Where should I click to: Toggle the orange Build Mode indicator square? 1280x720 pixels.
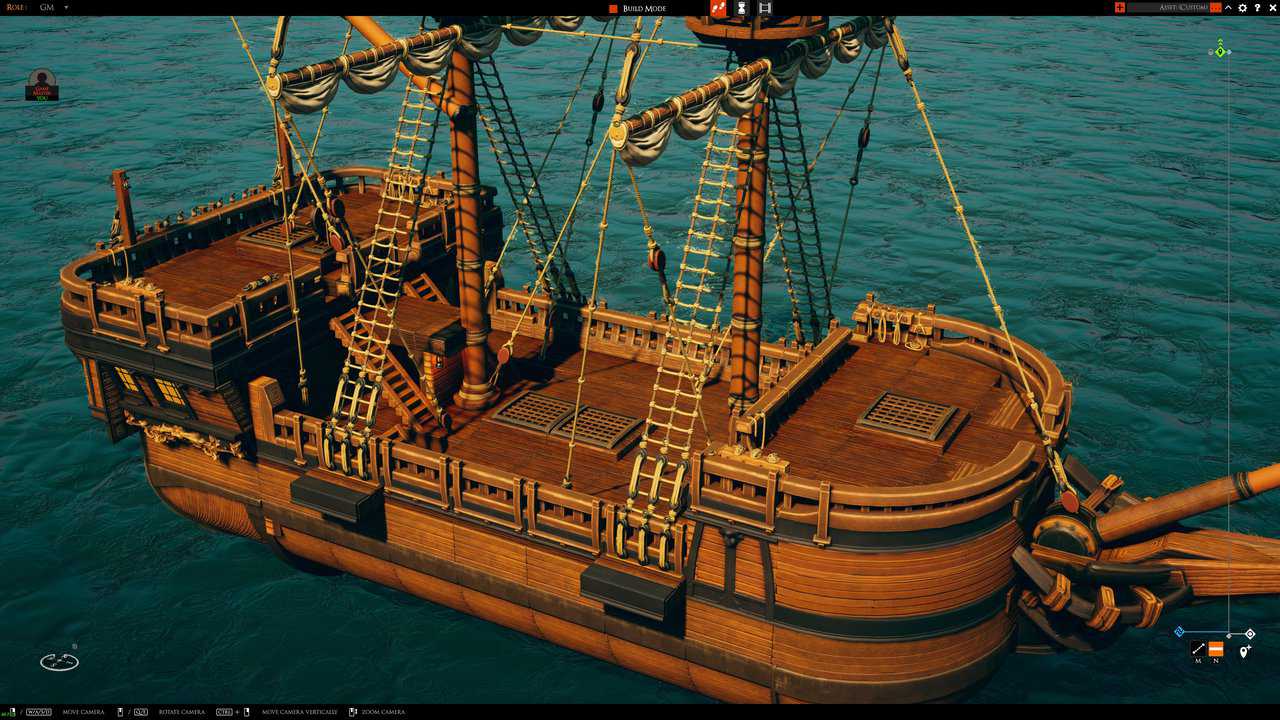[x=611, y=8]
